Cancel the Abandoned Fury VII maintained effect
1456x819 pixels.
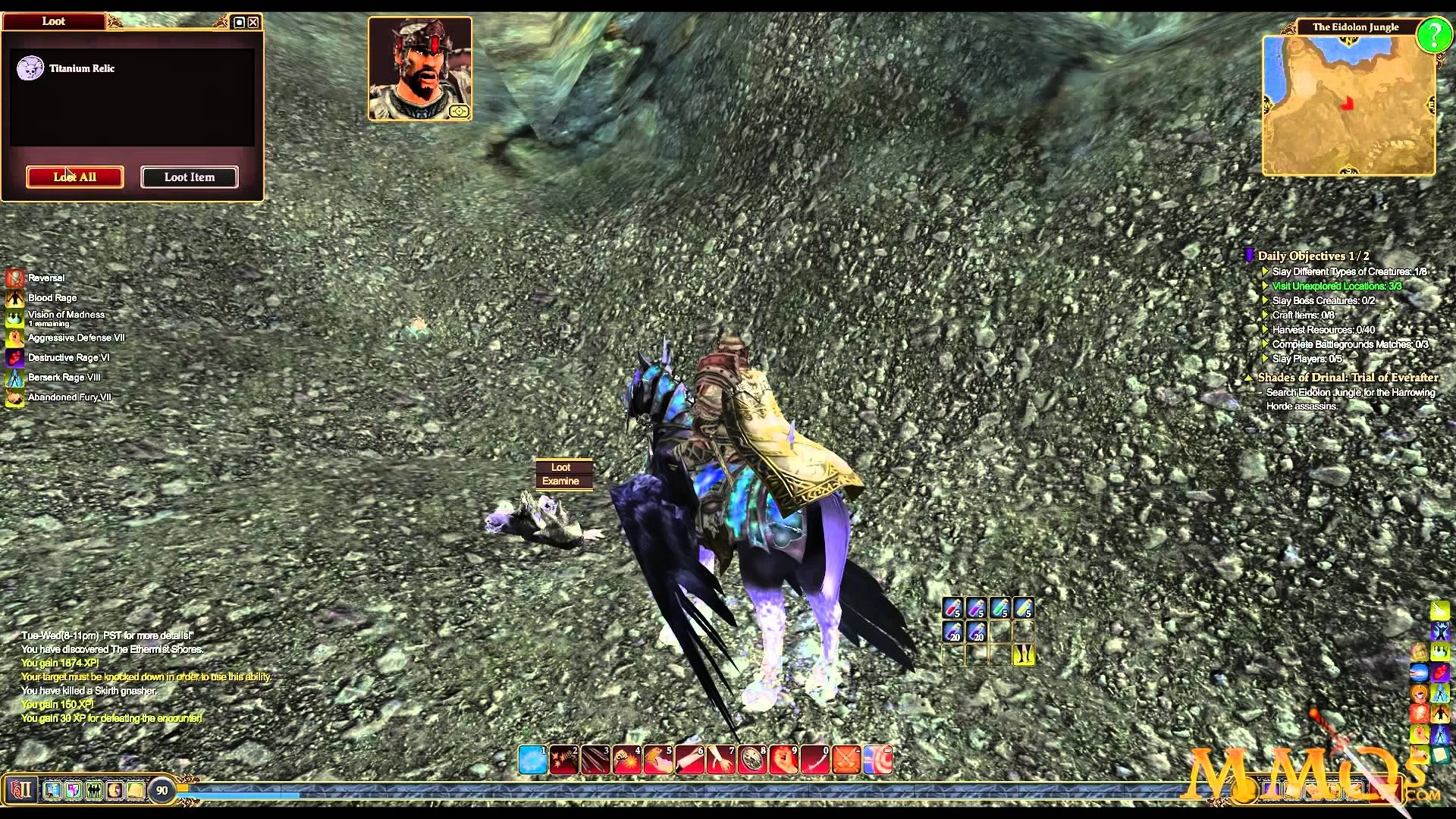pyautogui.click(x=14, y=397)
